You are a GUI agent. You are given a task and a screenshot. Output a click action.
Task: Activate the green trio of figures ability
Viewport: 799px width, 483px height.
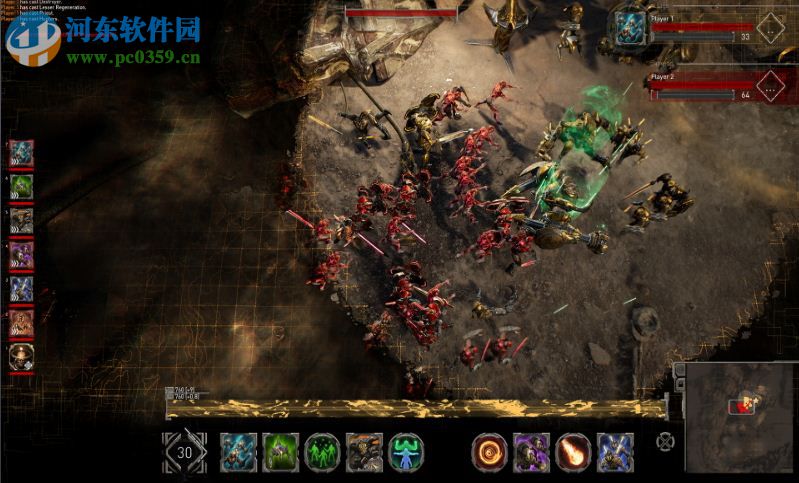[322, 452]
